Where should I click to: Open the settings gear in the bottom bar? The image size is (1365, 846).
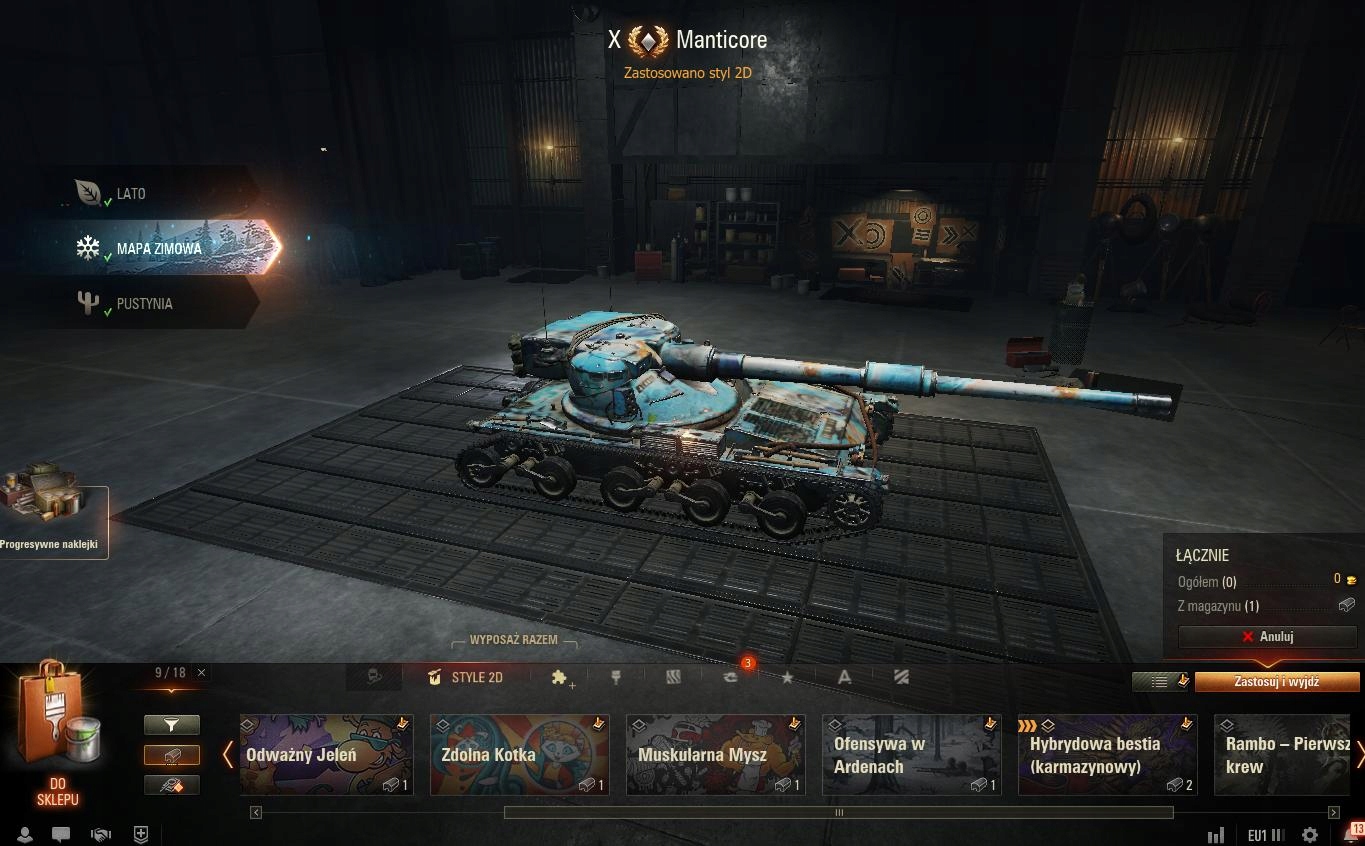coord(1310,835)
